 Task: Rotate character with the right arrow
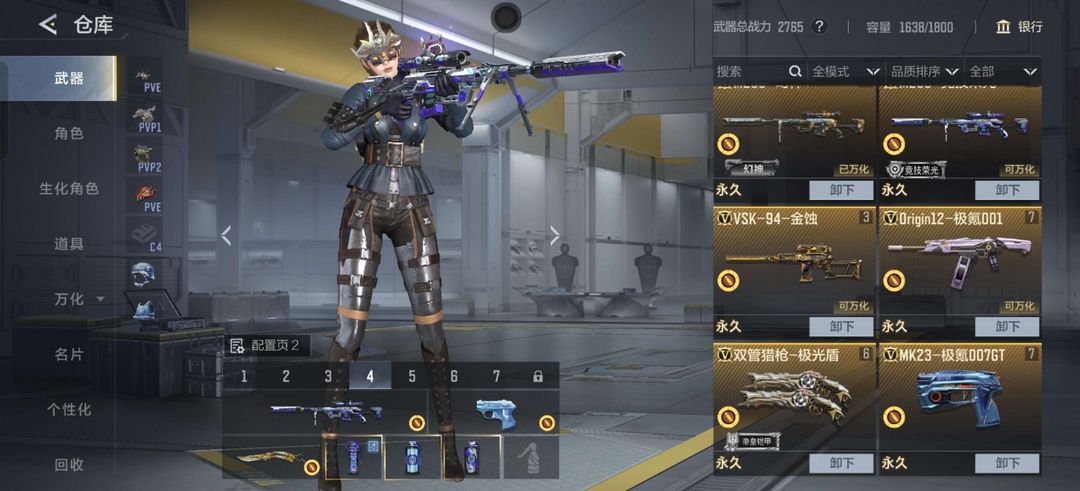(x=555, y=236)
